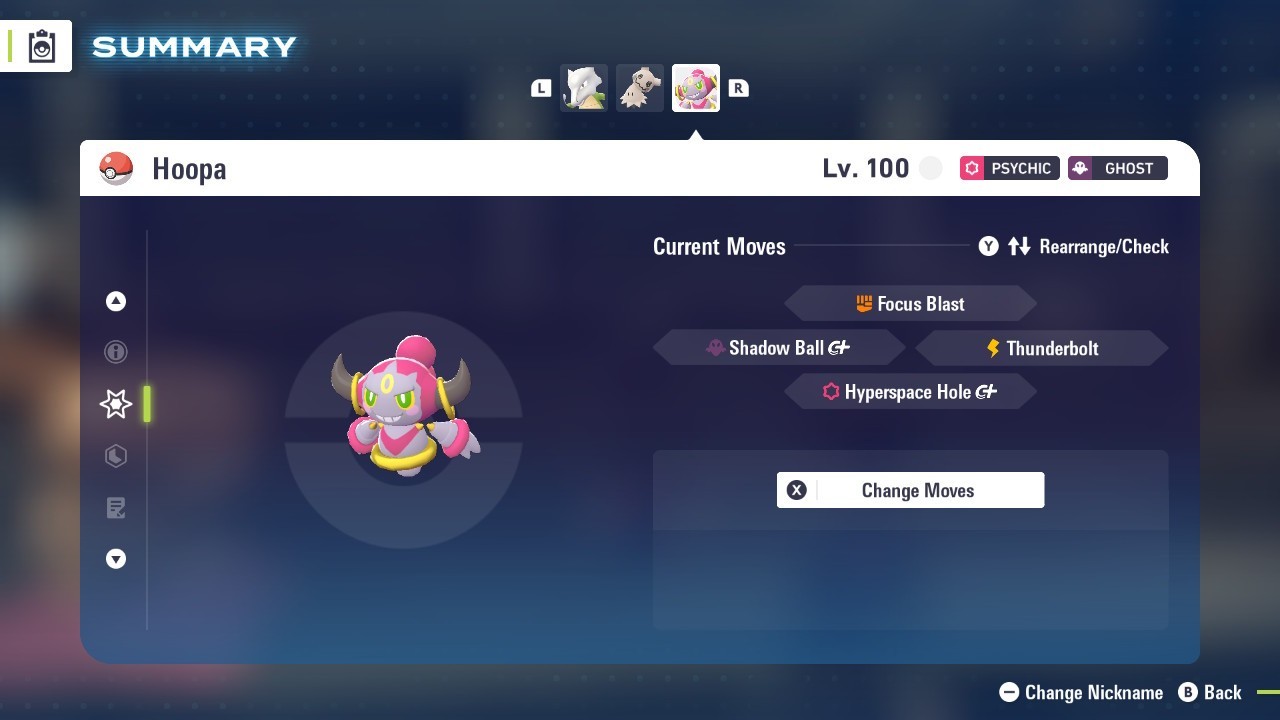
Task: Click the memo notes icon in the sidebar
Action: click(x=115, y=508)
